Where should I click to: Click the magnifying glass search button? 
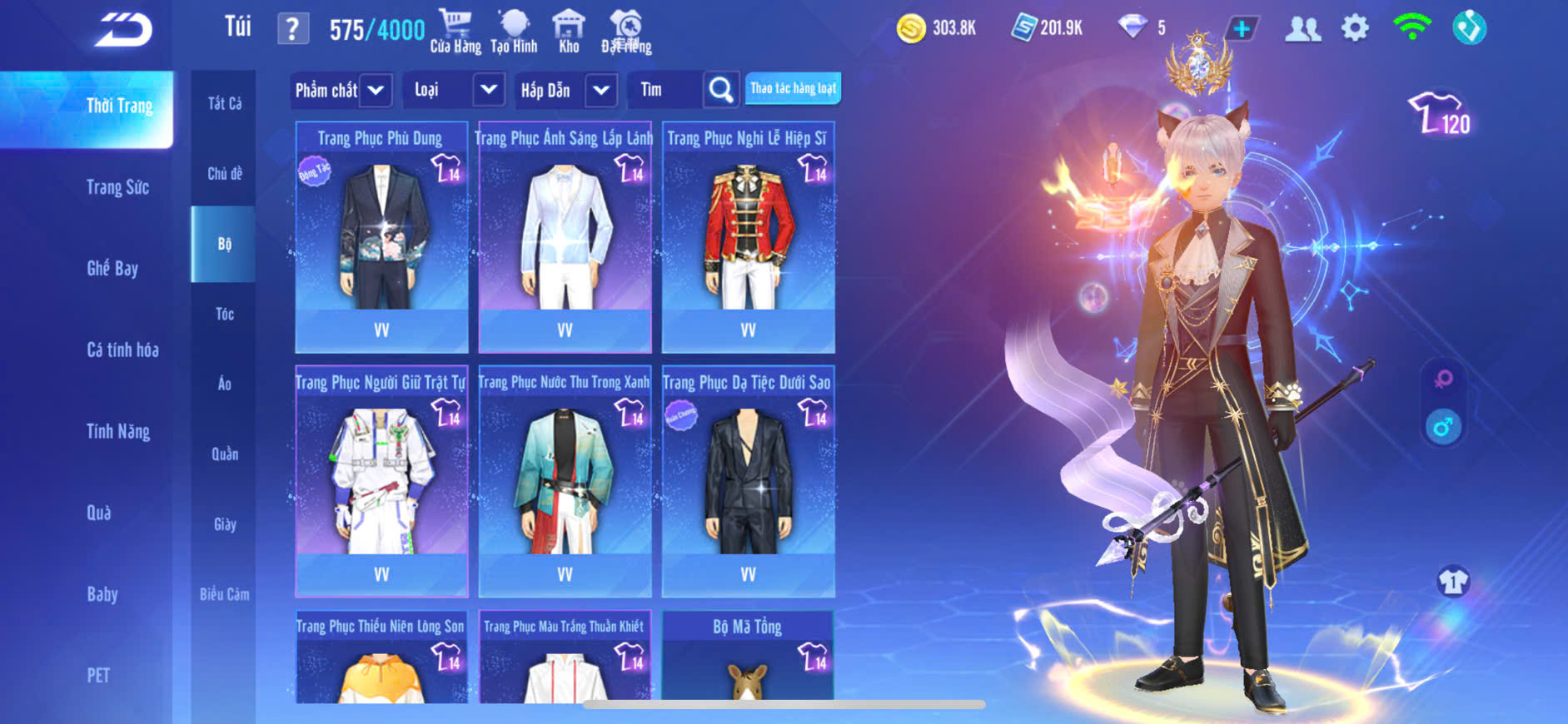(721, 90)
